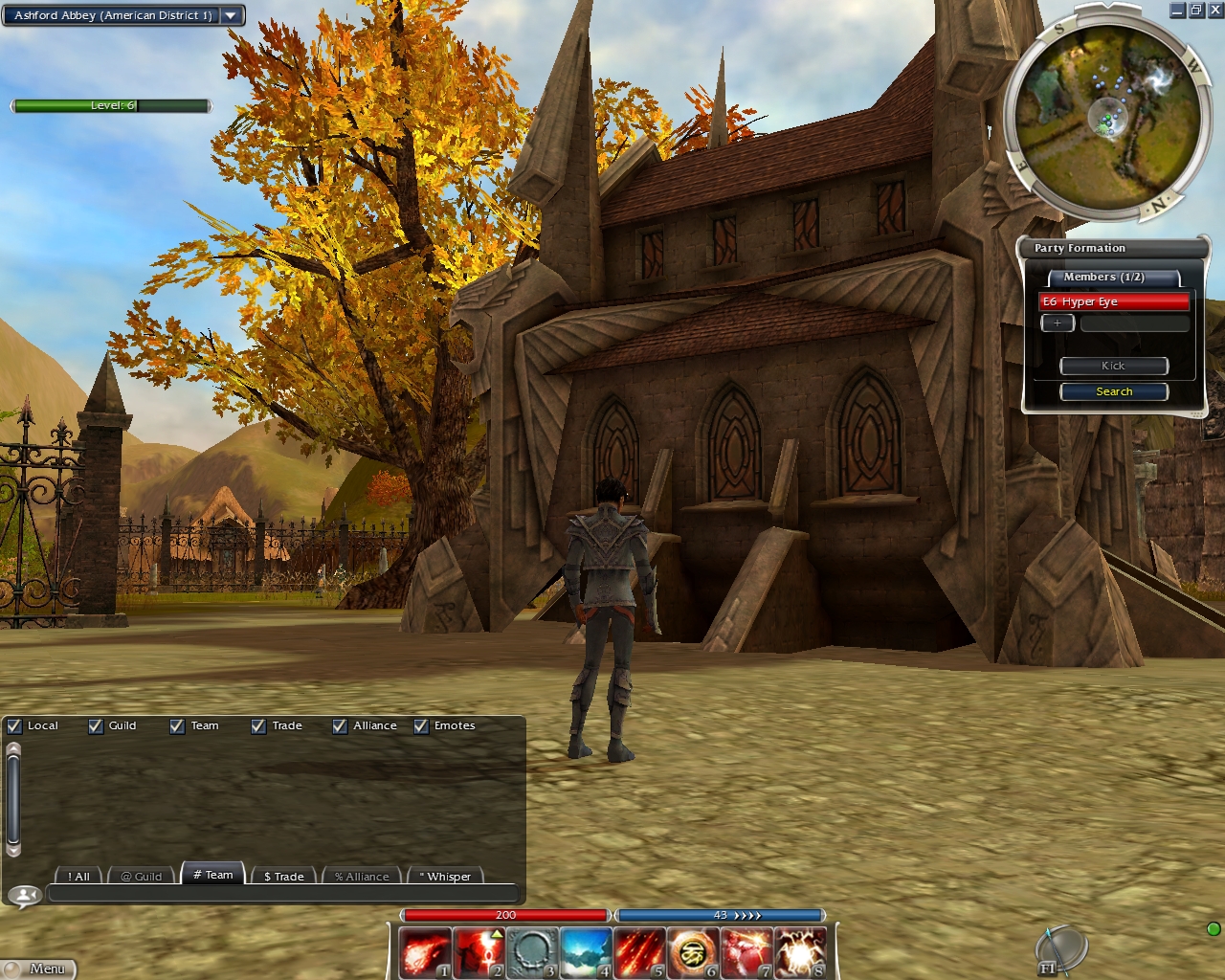Click the plus button to add member
This screenshot has width=1225, height=980.
pyautogui.click(x=1058, y=323)
